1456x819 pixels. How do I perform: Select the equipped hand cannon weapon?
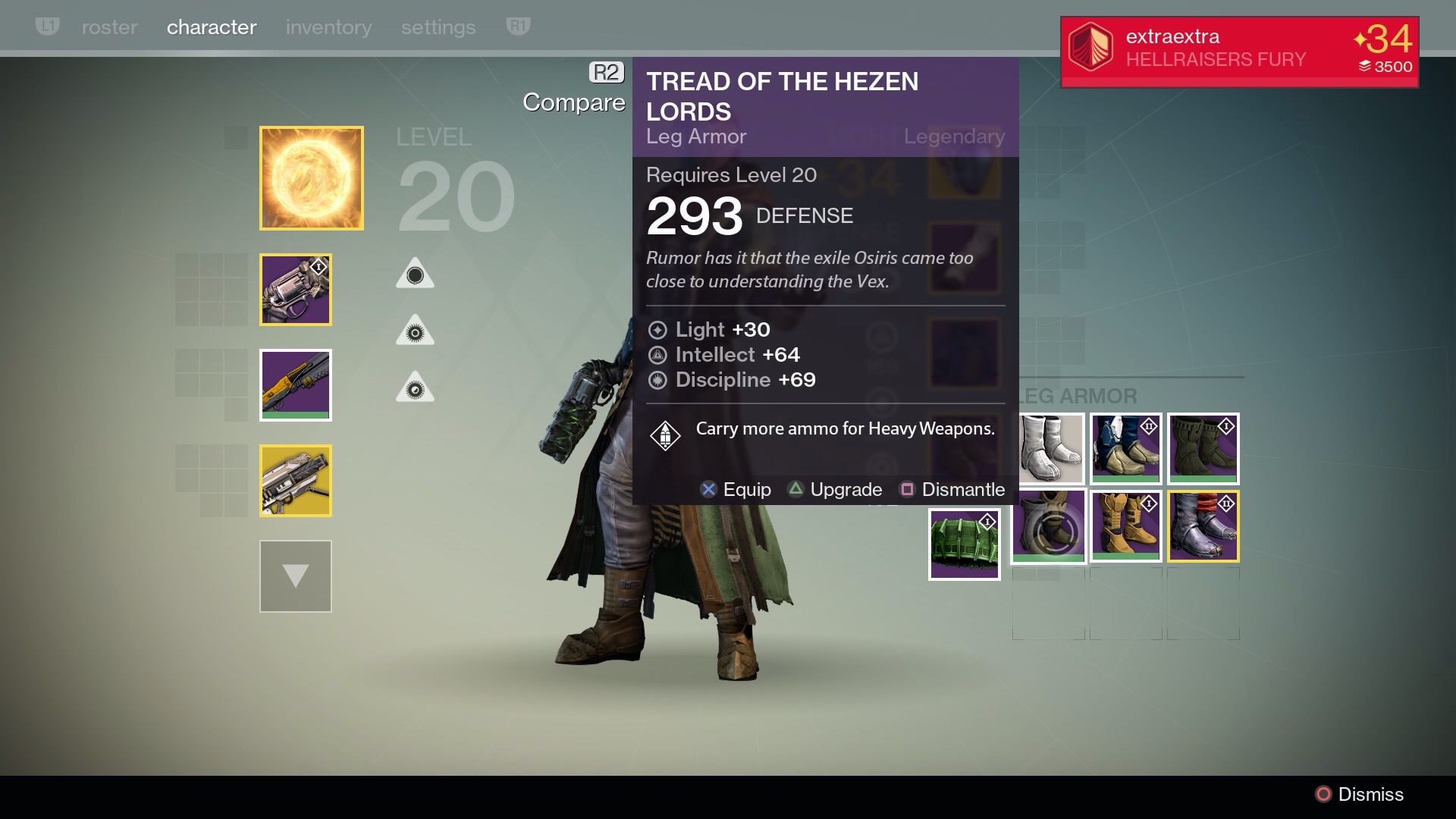point(295,289)
